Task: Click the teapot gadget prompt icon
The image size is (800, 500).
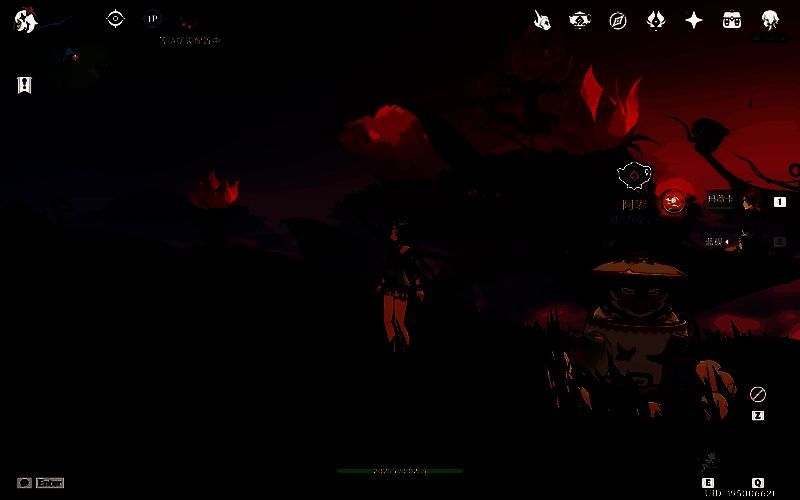Action: 632,176
